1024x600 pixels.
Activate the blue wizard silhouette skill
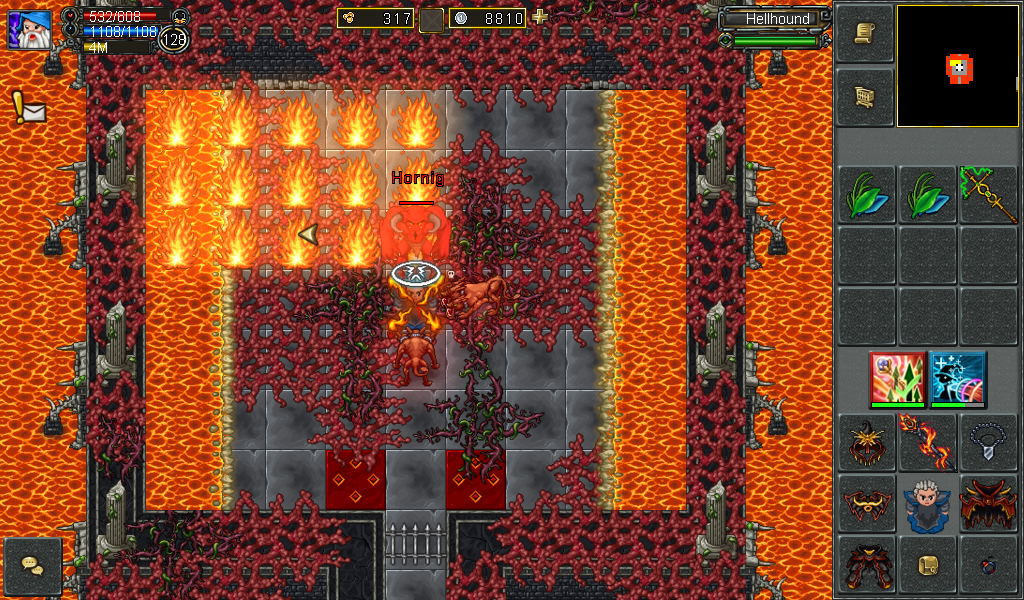click(x=958, y=378)
